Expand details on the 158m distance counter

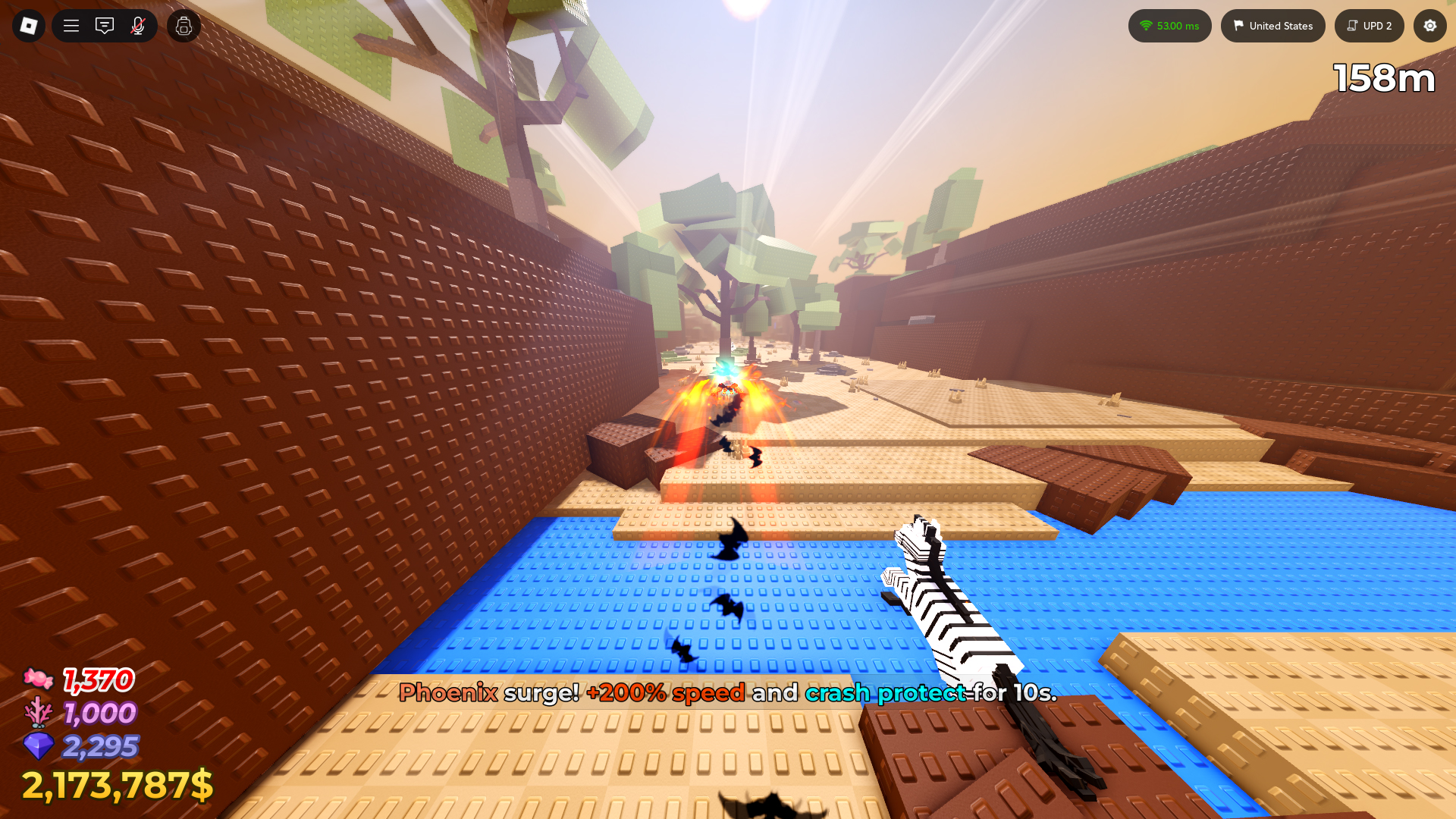[1383, 77]
